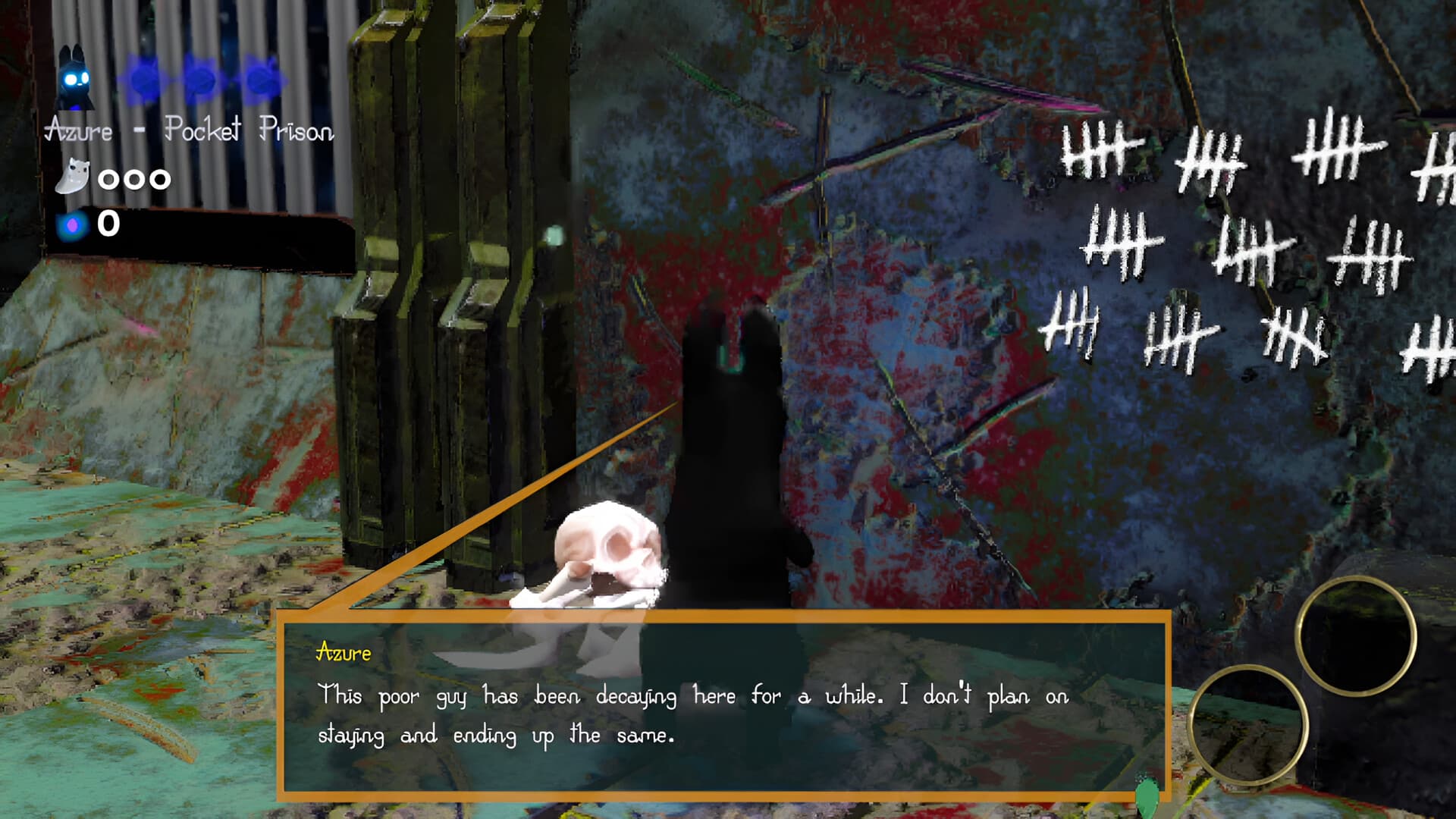This screenshot has height=819, width=1456.
Task: Select the pink orb currency icon
Action: [x=71, y=224]
